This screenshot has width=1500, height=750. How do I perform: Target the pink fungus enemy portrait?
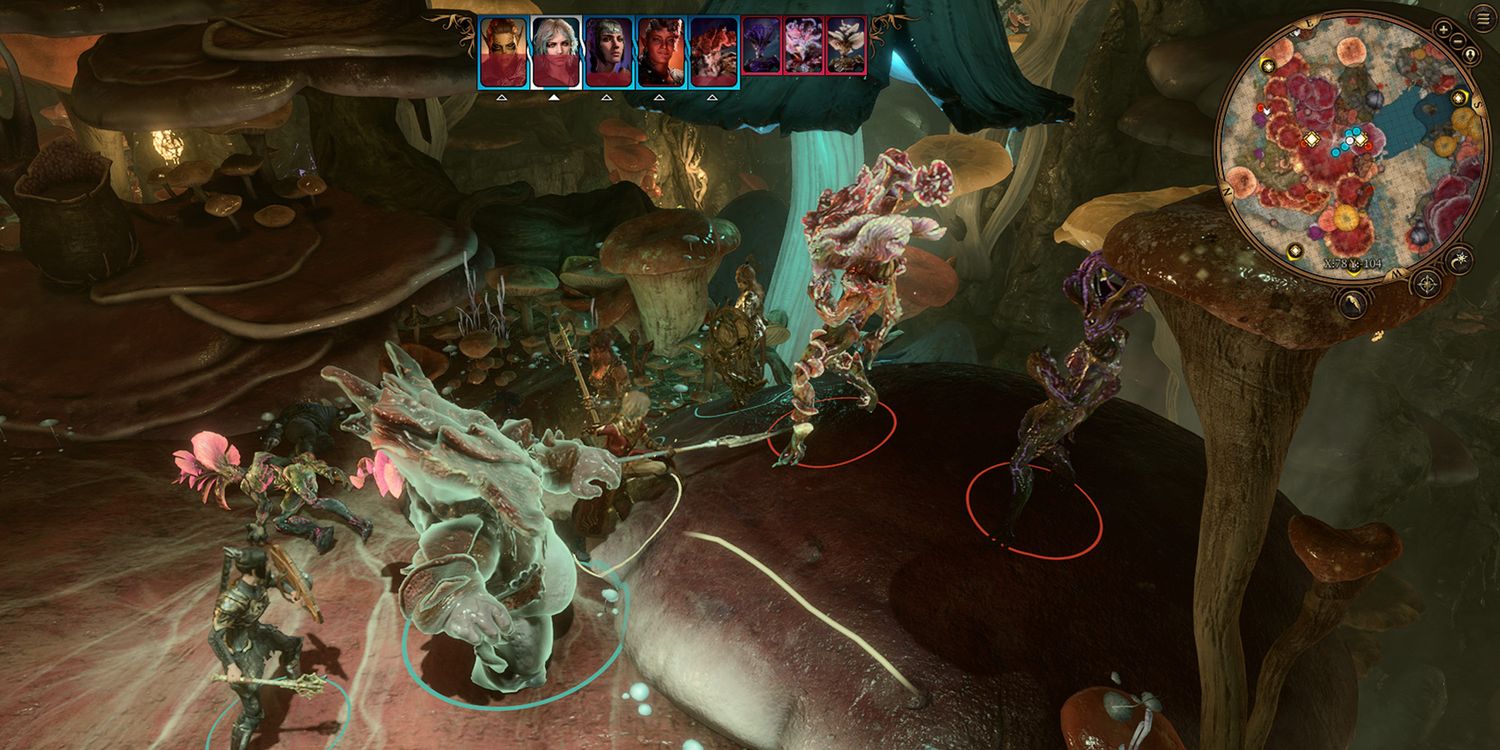click(x=804, y=45)
